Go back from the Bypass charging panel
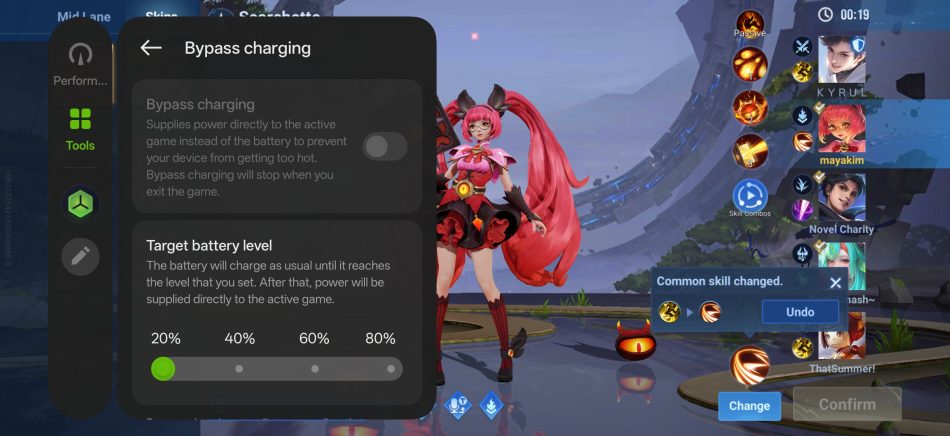This screenshot has width=950, height=436. pyautogui.click(x=151, y=48)
